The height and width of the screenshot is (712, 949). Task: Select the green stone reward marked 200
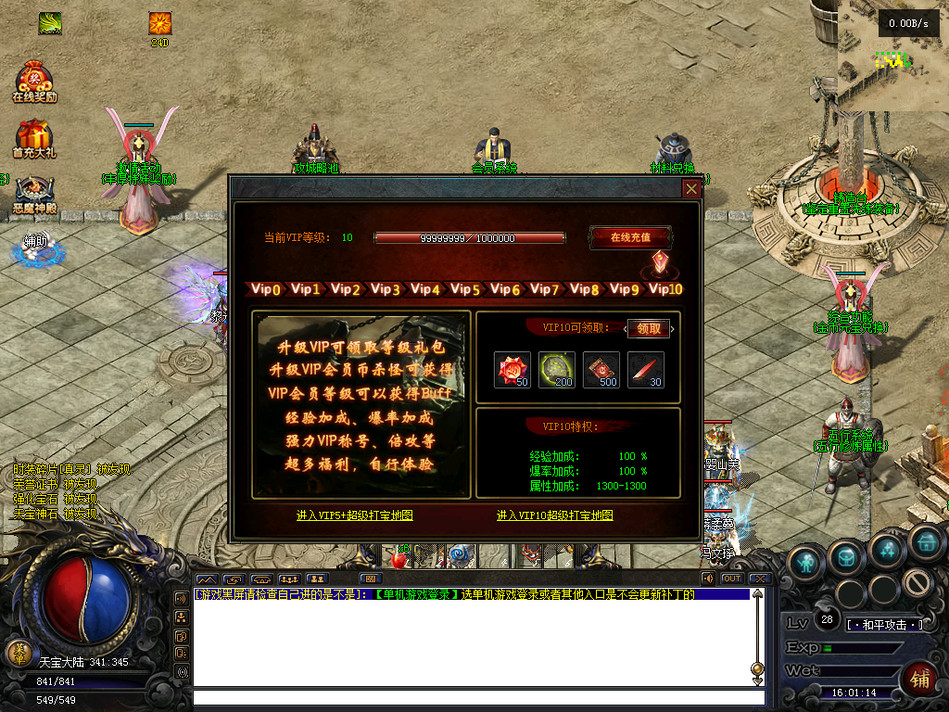click(x=557, y=370)
